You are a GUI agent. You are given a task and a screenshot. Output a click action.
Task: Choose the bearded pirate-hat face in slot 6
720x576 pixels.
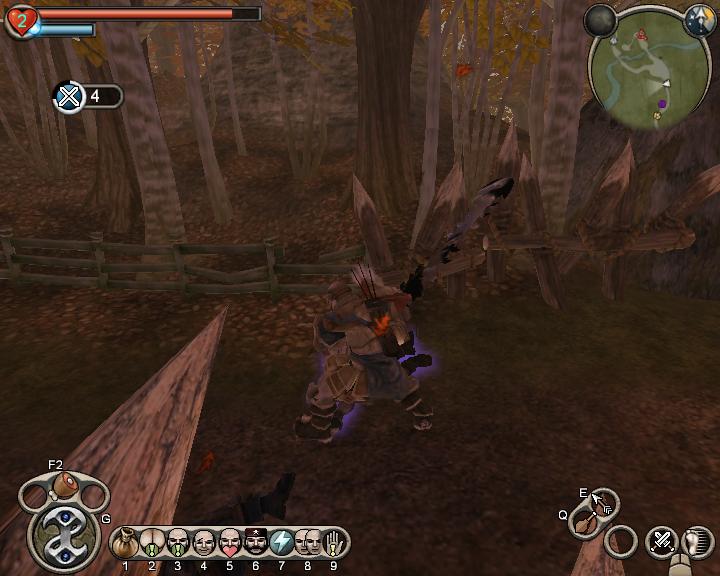point(256,544)
